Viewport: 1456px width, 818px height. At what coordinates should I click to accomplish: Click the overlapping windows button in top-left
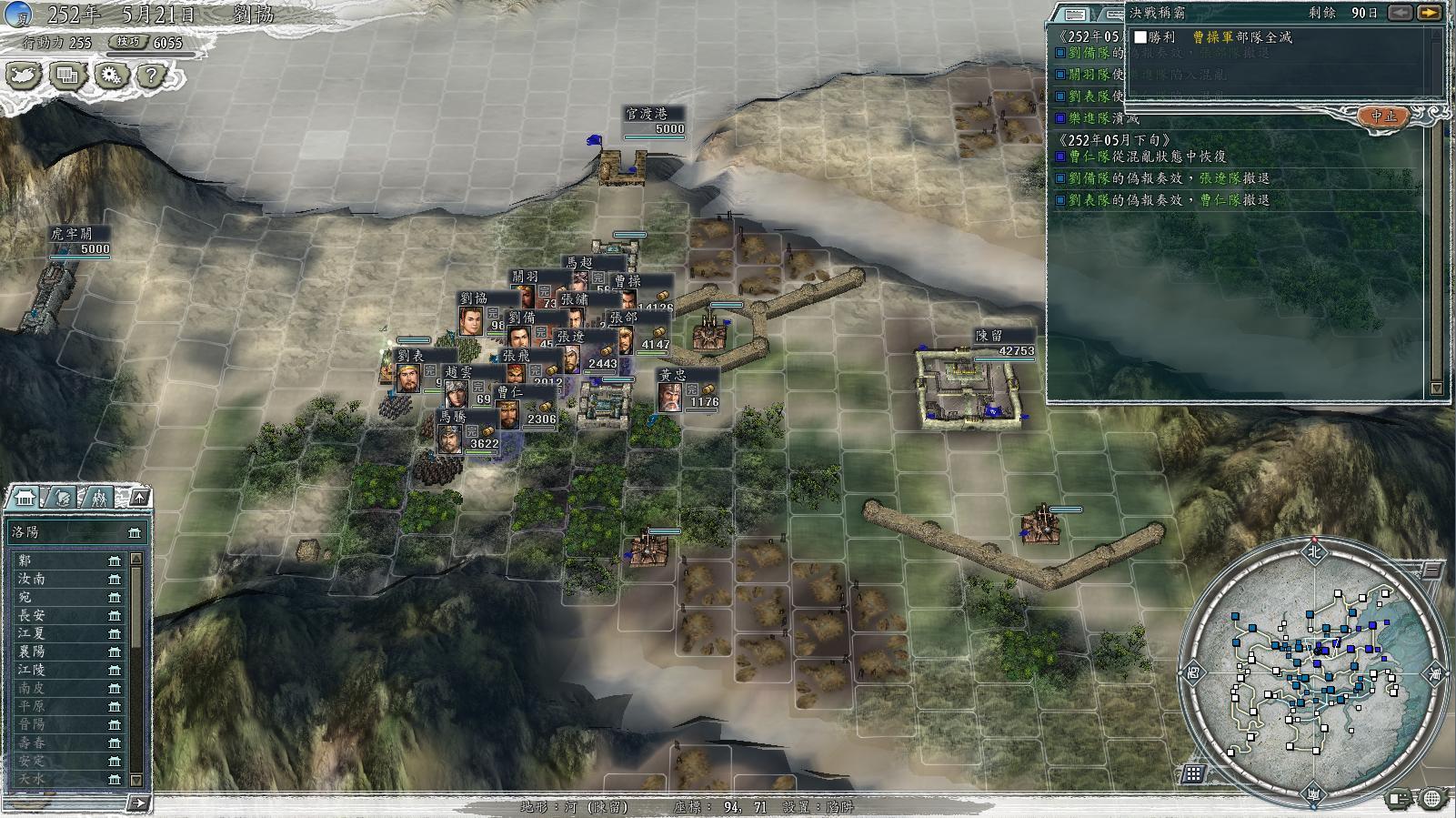pos(67,76)
